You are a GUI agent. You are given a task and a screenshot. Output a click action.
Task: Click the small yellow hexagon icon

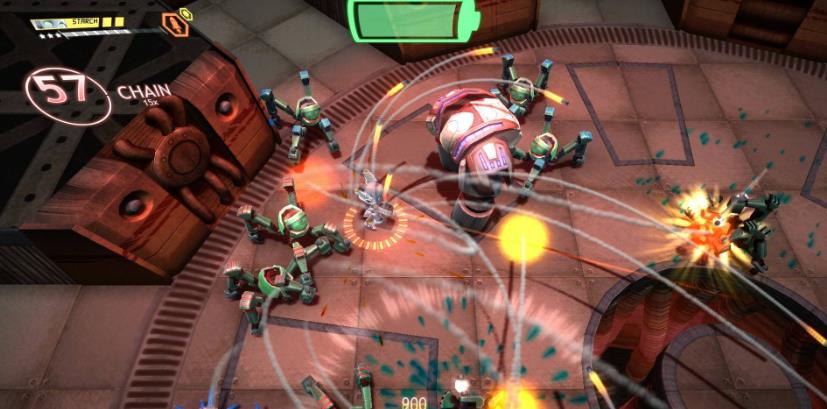(185, 13)
